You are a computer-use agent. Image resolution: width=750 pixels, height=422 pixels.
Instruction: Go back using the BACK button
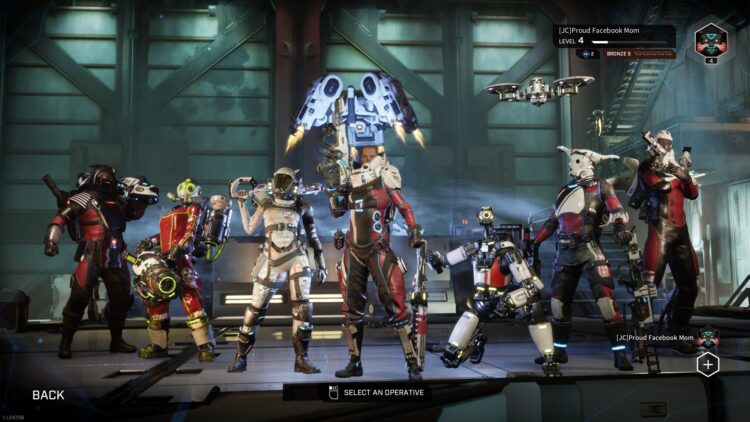(48, 395)
